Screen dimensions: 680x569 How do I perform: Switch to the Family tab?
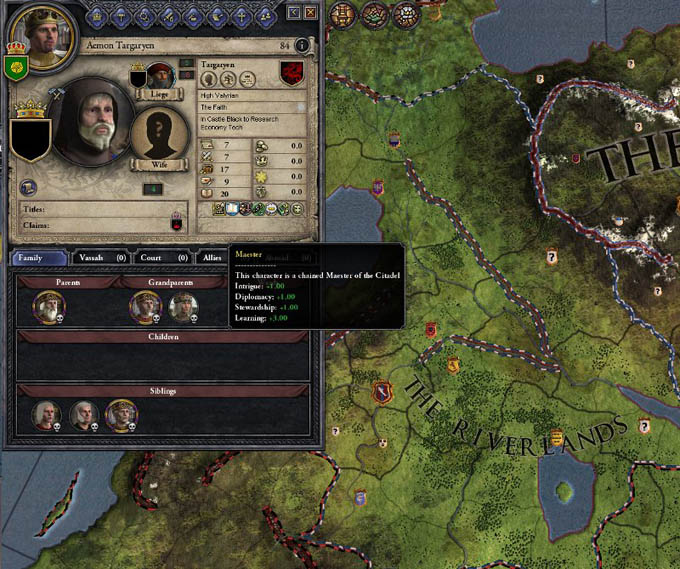pyautogui.click(x=40, y=258)
